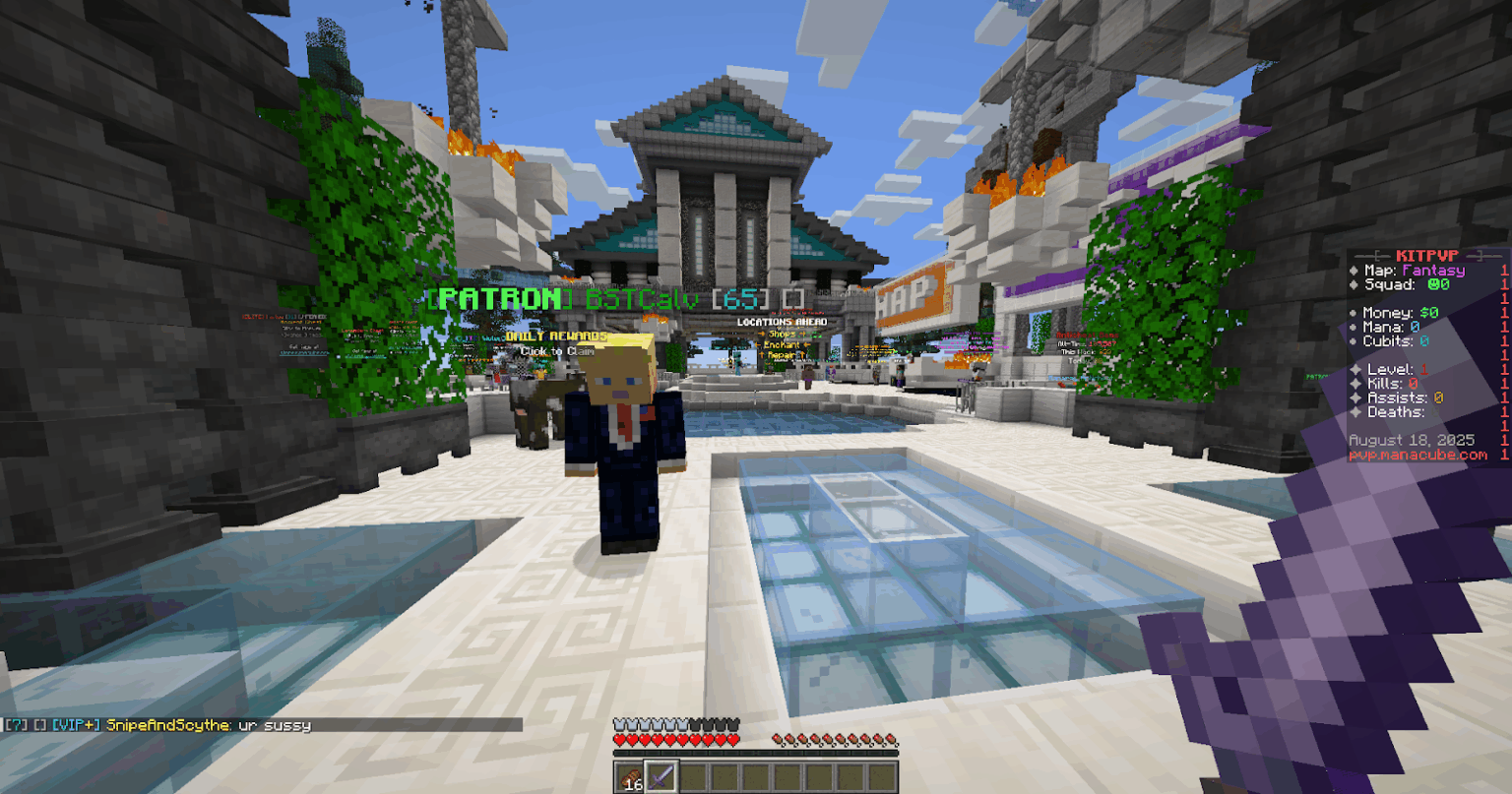The image size is (1512, 794).
Task: Click the arrow icon next to Repair
Action: tap(762, 354)
